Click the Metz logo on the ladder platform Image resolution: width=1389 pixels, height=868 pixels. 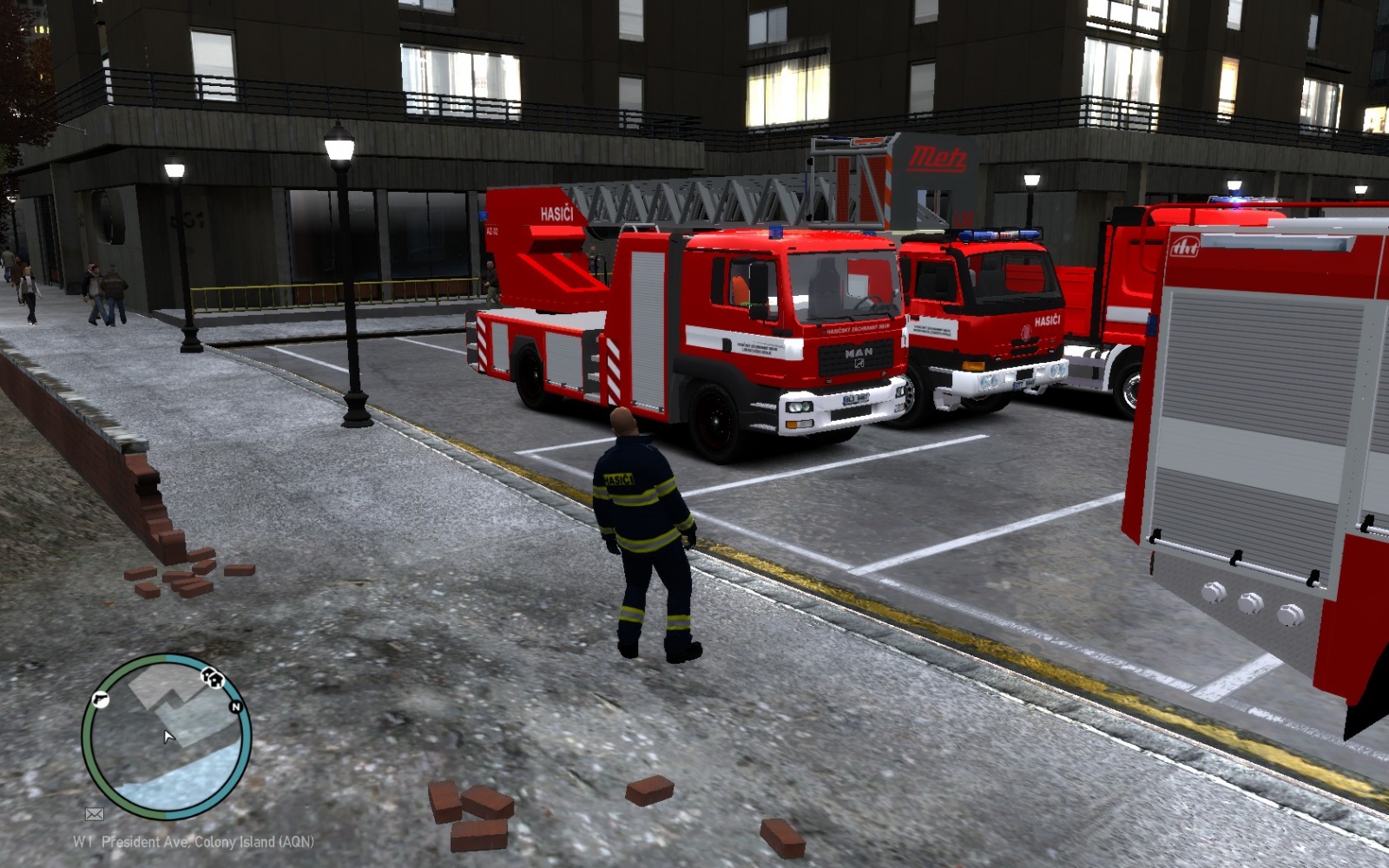pos(939,157)
